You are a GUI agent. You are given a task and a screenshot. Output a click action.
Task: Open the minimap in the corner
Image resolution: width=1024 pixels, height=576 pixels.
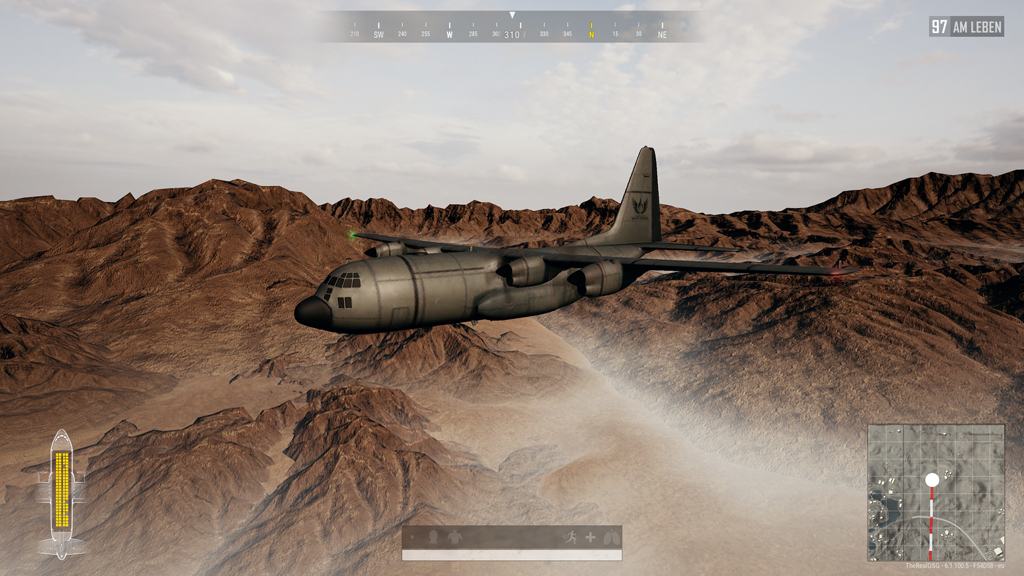click(x=935, y=492)
